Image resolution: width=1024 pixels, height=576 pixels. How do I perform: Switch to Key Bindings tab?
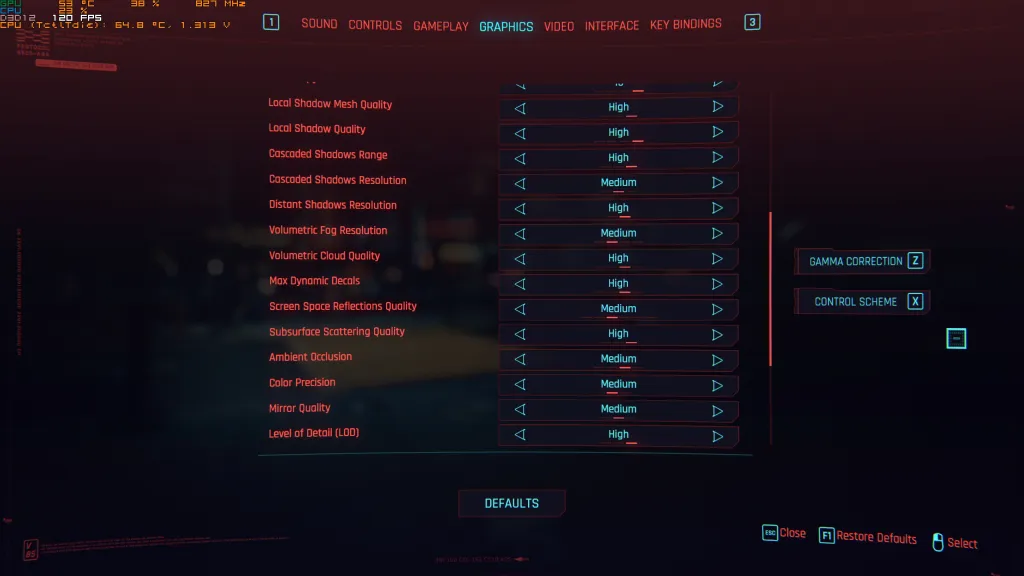(x=685, y=24)
